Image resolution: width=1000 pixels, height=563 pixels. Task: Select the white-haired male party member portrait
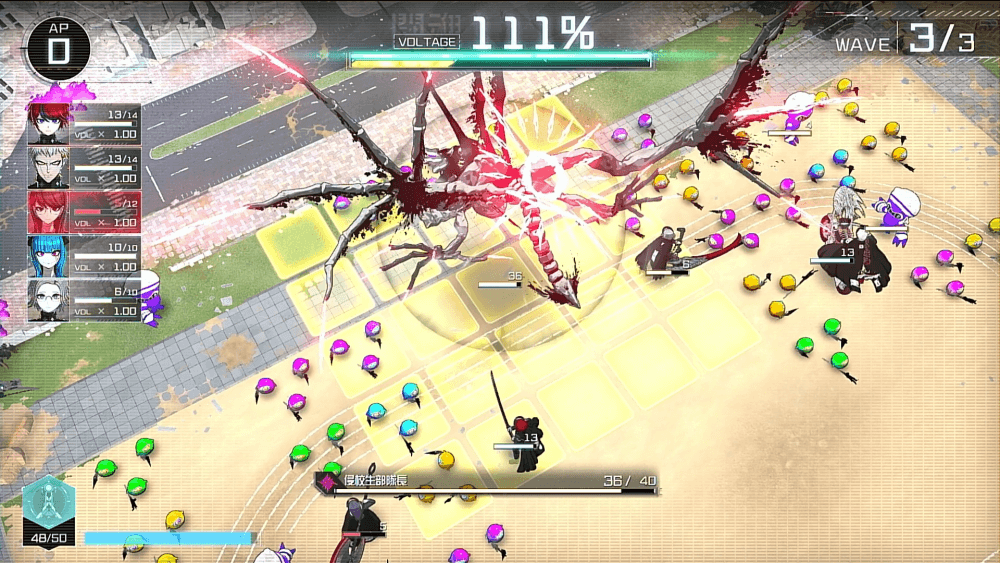pos(48,167)
